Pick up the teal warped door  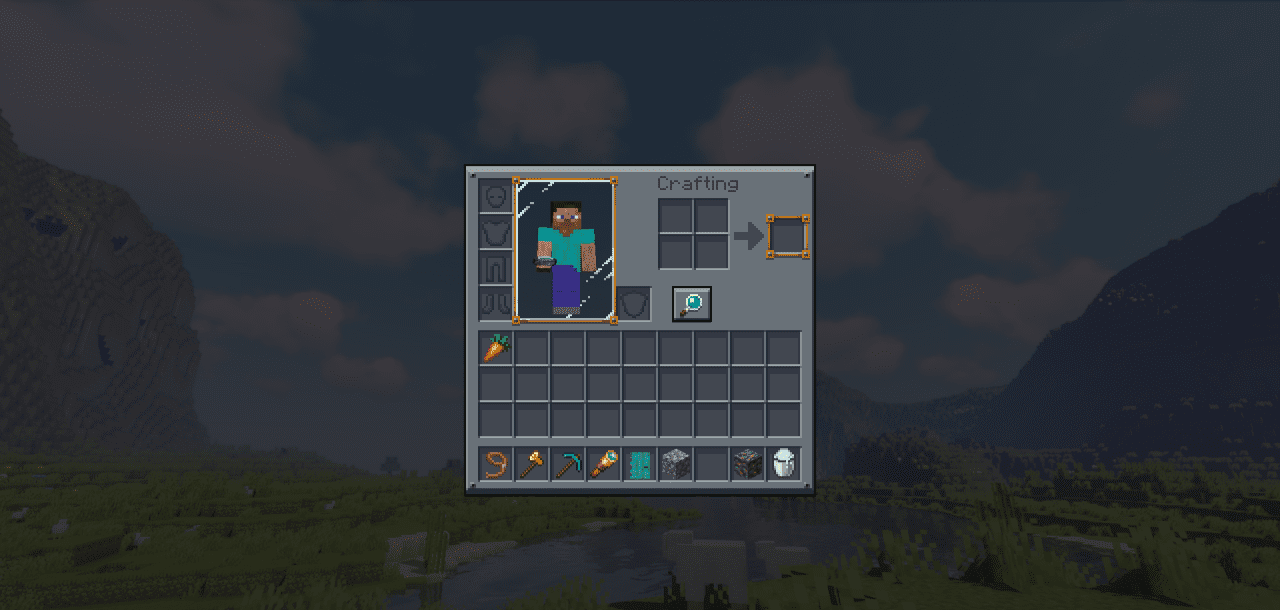coord(640,464)
